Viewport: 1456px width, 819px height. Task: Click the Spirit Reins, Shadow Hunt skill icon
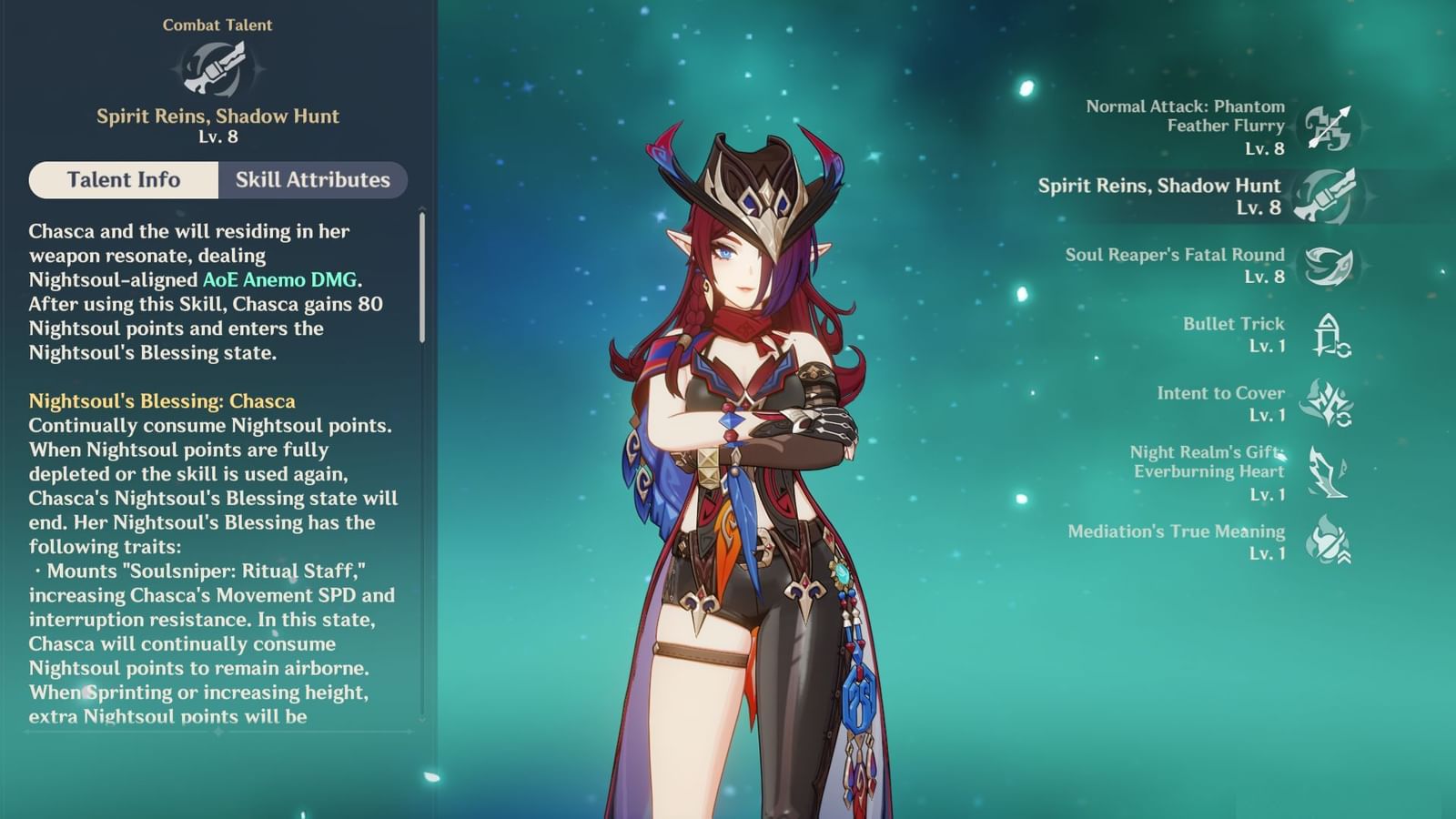[1329, 195]
